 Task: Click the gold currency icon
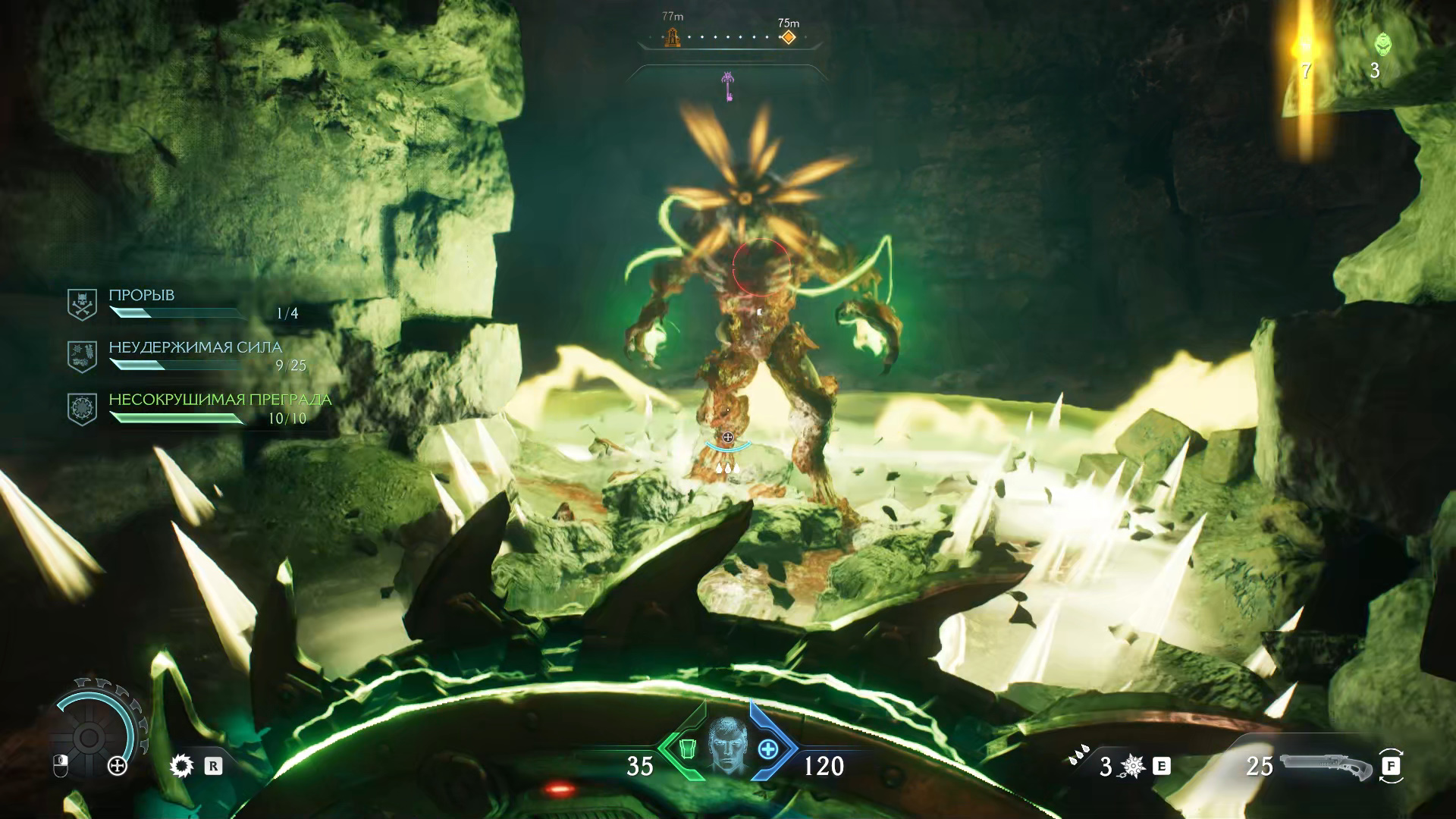point(1305,47)
